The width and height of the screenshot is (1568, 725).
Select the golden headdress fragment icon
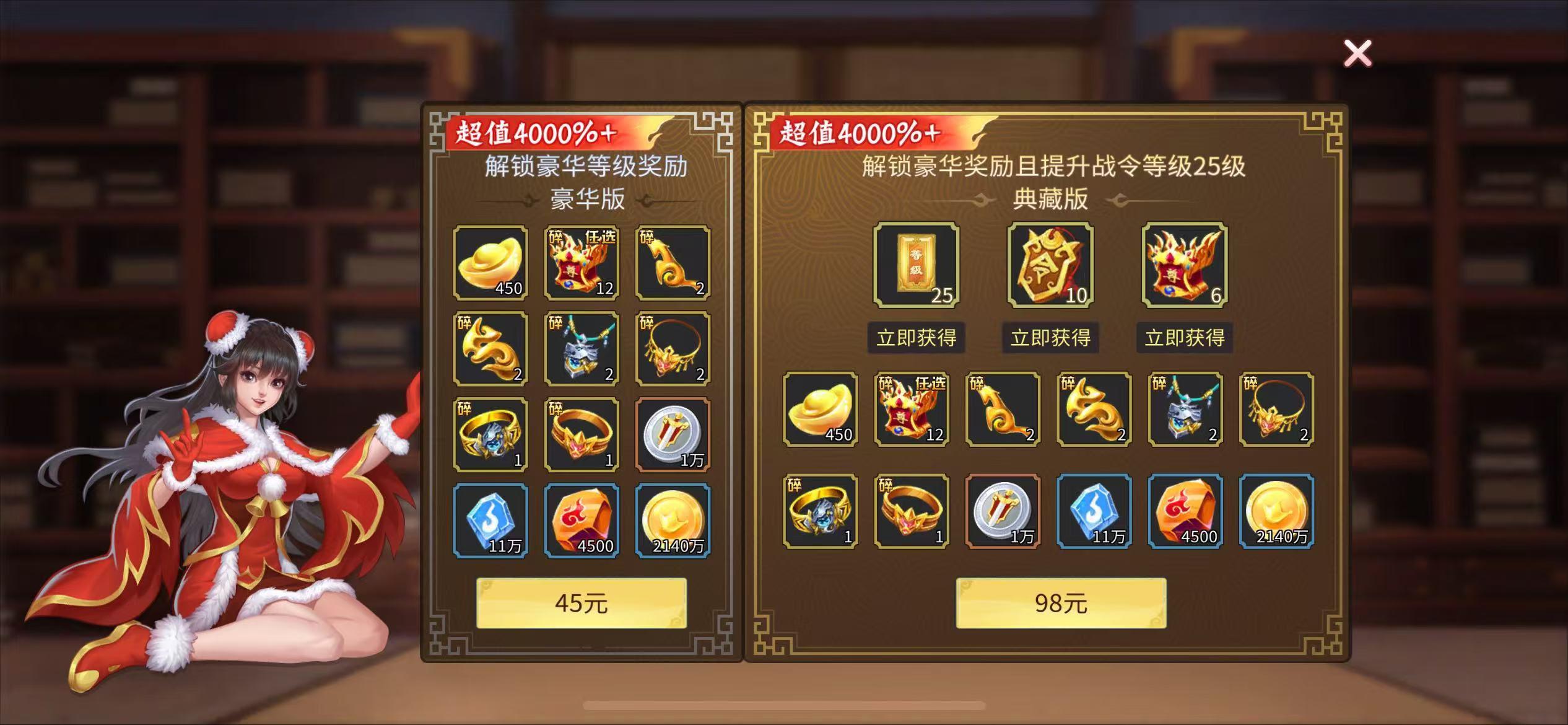click(672, 349)
